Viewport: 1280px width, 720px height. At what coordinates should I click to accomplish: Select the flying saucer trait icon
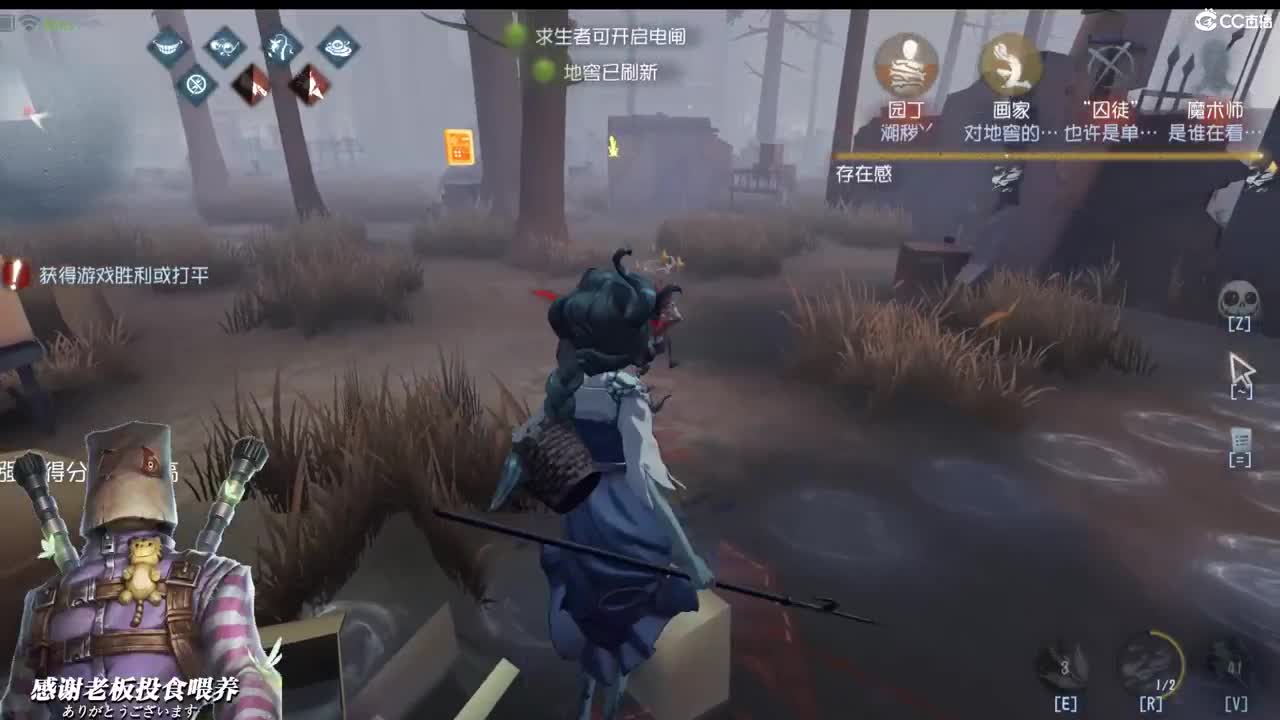(x=338, y=46)
